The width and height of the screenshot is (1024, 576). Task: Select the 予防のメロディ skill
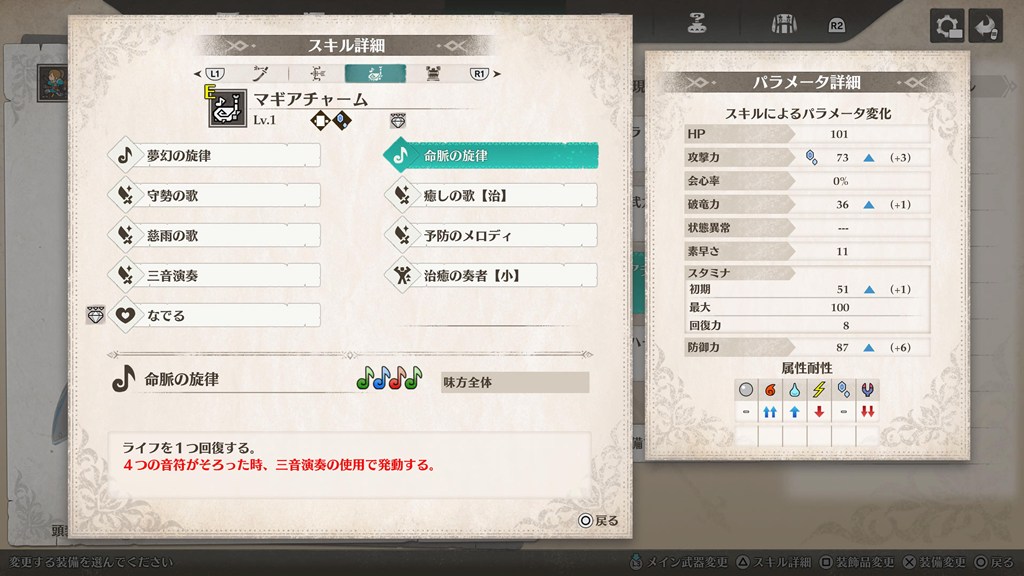click(490, 236)
